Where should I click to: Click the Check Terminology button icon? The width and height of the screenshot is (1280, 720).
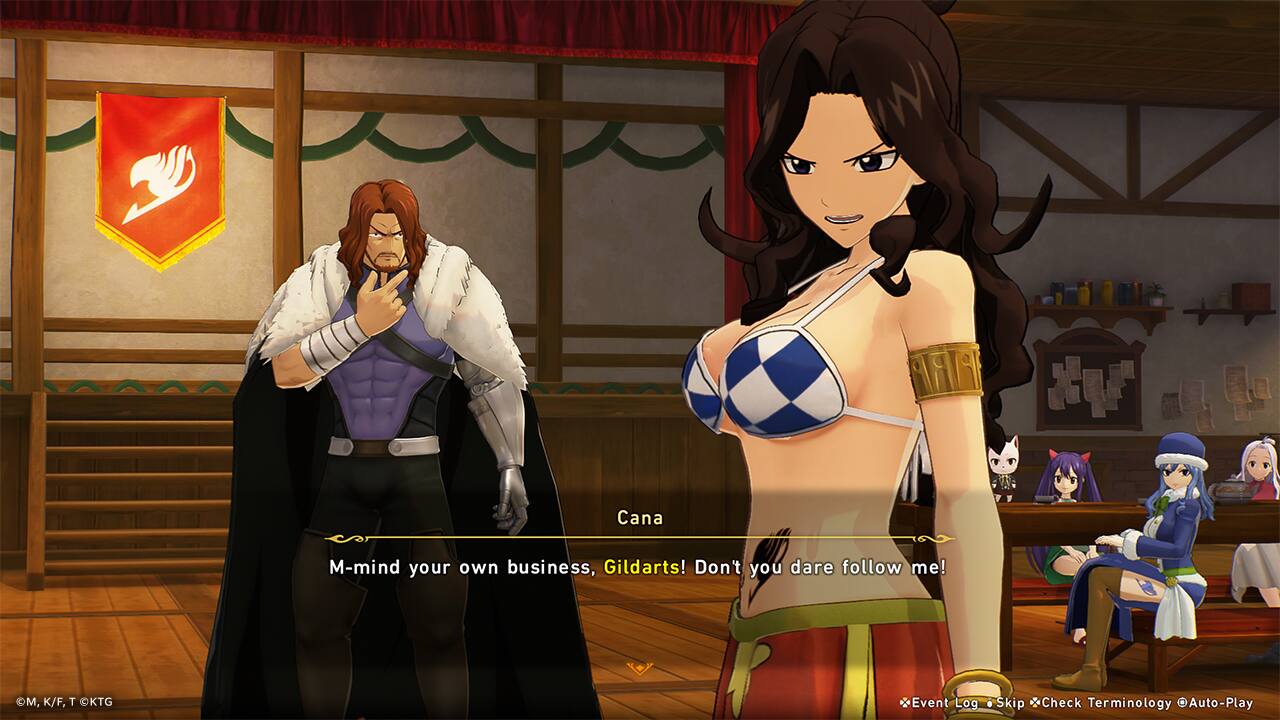1034,703
